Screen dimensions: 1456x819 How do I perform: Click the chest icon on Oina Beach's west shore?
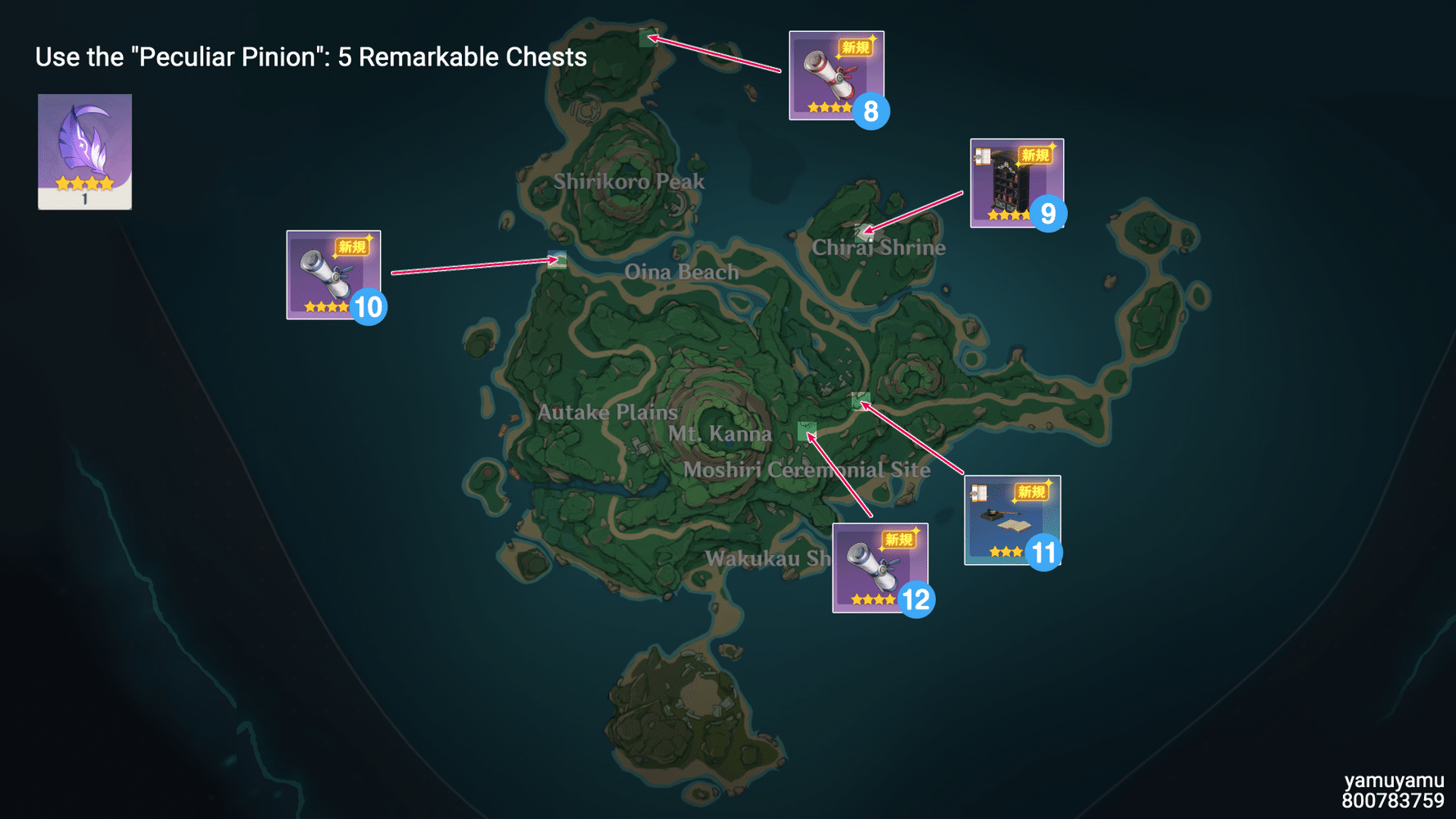557,260
